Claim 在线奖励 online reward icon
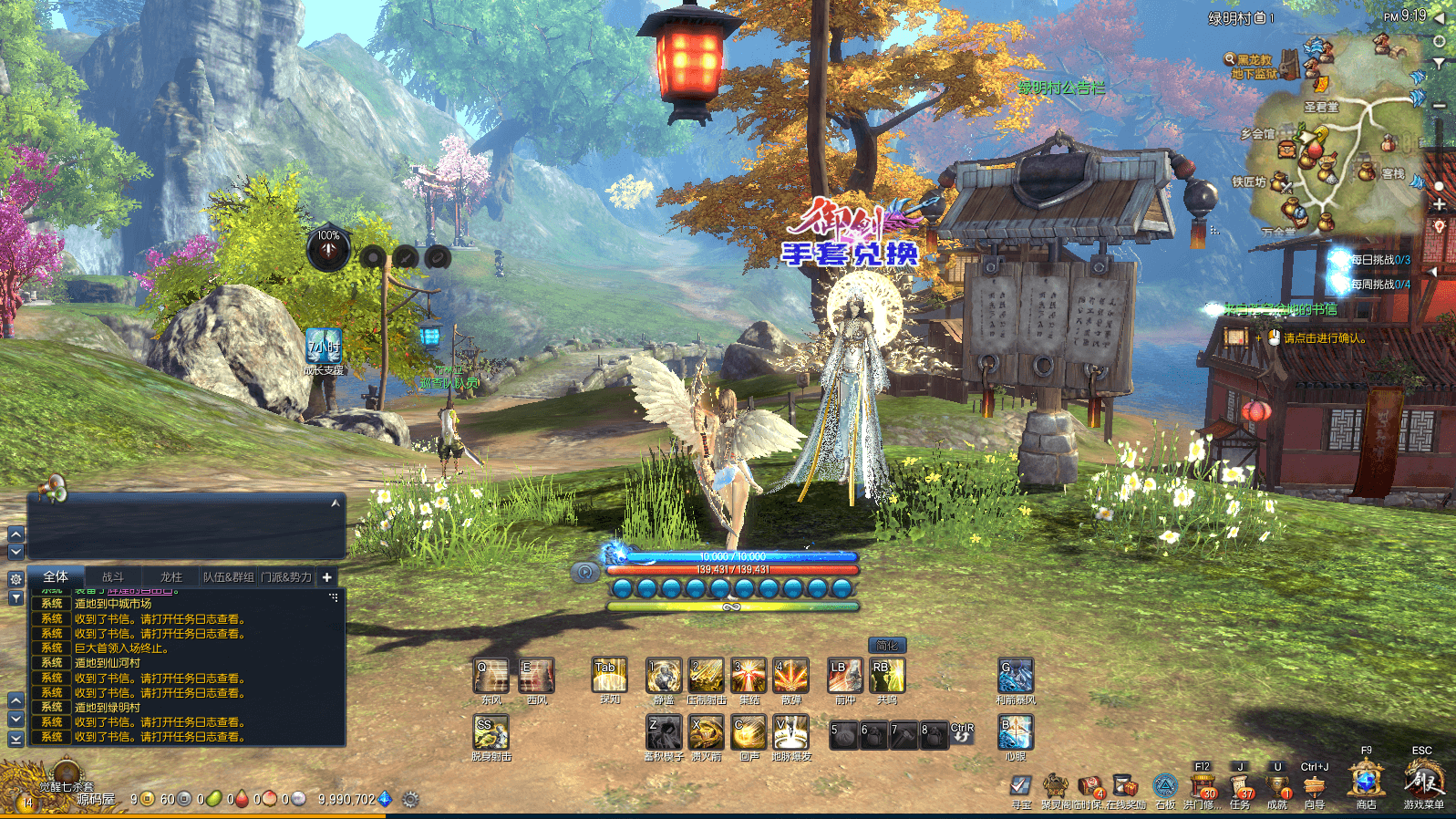 tap(1125, 786)
